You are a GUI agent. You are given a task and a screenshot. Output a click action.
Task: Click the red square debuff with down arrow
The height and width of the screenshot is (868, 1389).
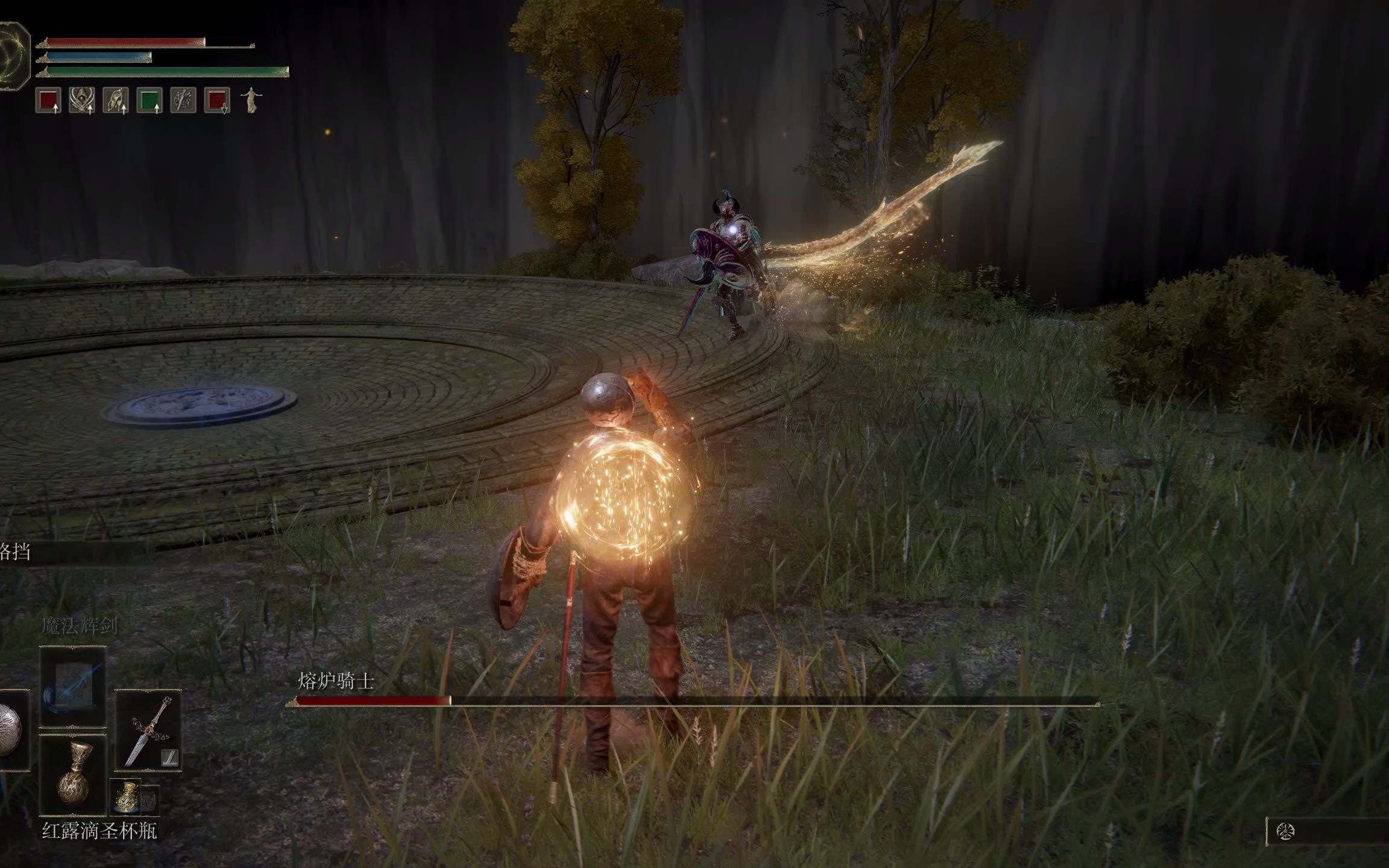tap(216, 101)
